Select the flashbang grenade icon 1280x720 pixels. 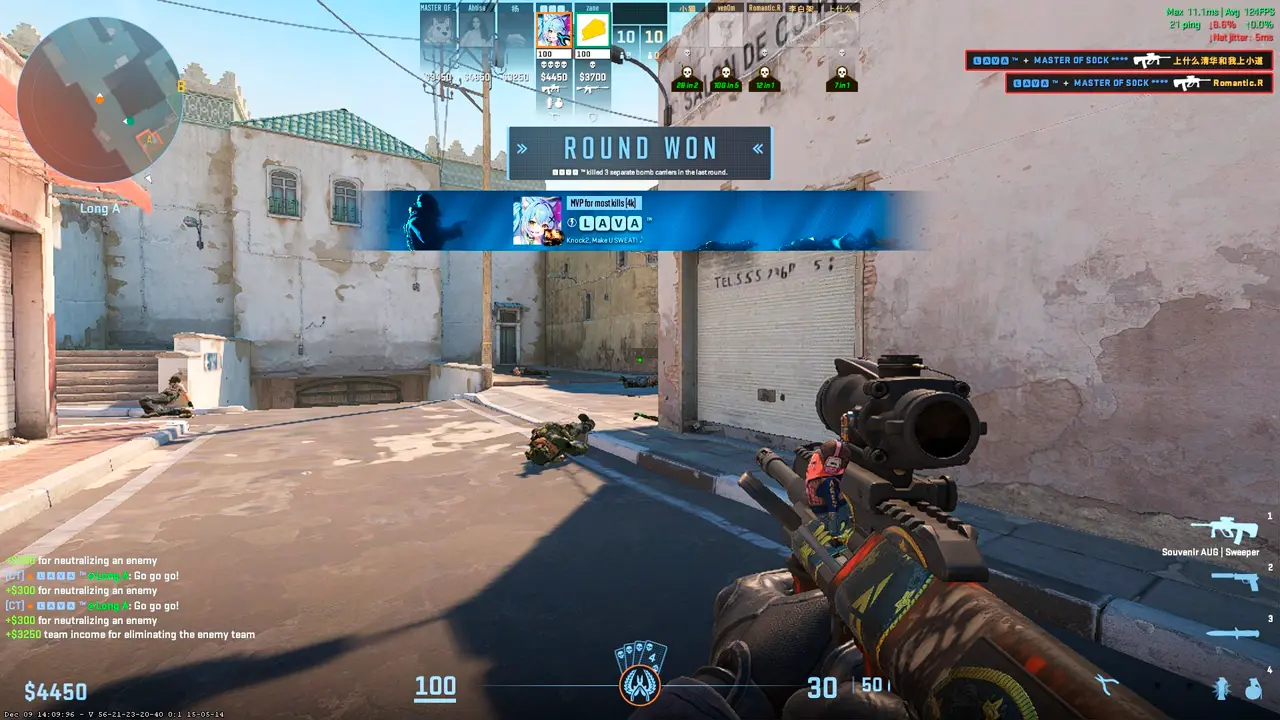pos(1221,688)
